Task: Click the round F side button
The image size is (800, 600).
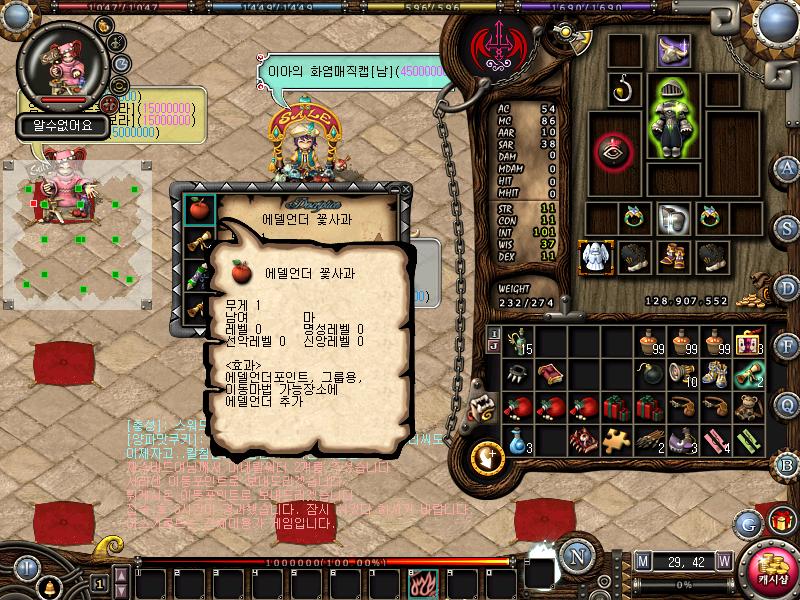Action: click(x=788, y=346)
